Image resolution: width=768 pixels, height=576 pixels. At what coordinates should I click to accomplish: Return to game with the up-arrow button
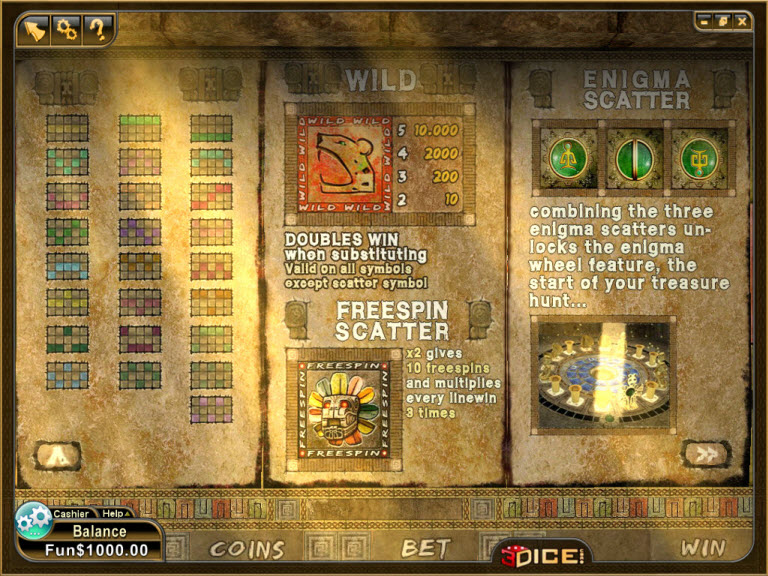coord(57,455)
